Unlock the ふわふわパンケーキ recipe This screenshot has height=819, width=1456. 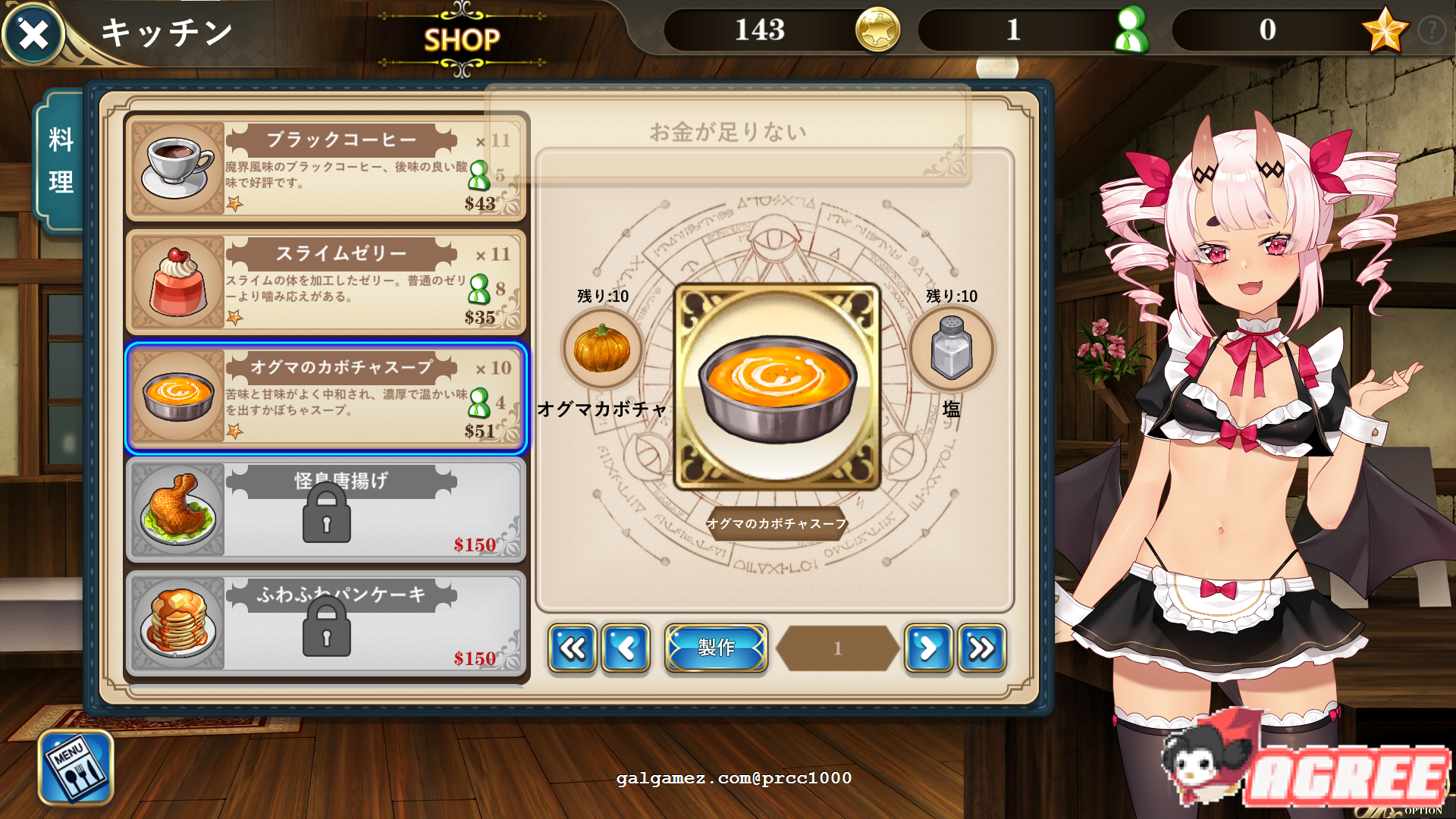[x=326, y=624]
